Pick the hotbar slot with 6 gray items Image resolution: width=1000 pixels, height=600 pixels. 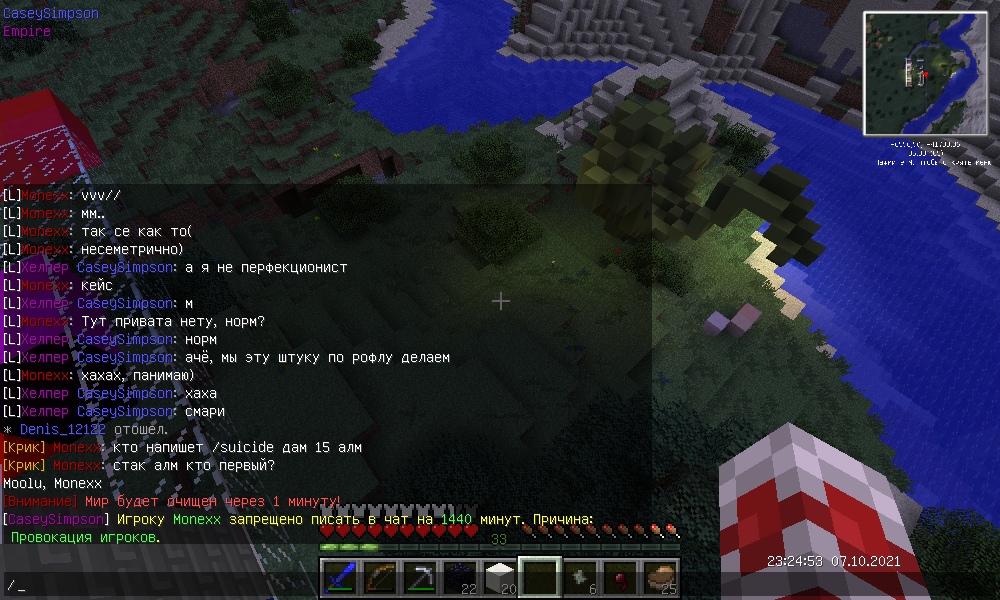click(580, 578)
